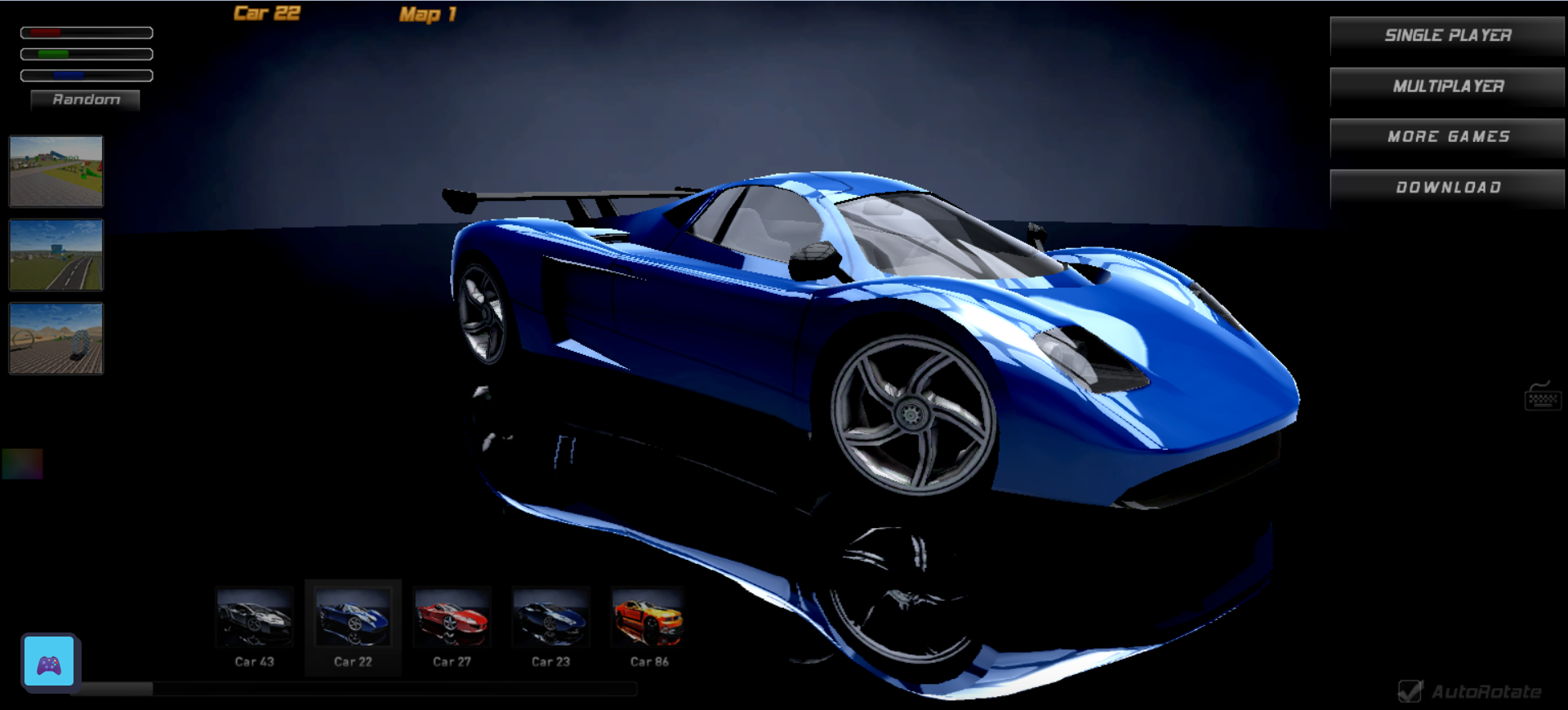Open the Car 22 label at the top
The height and width of the screenshot is (710, 1568).
pyautogui.click(x=267, y=12)
